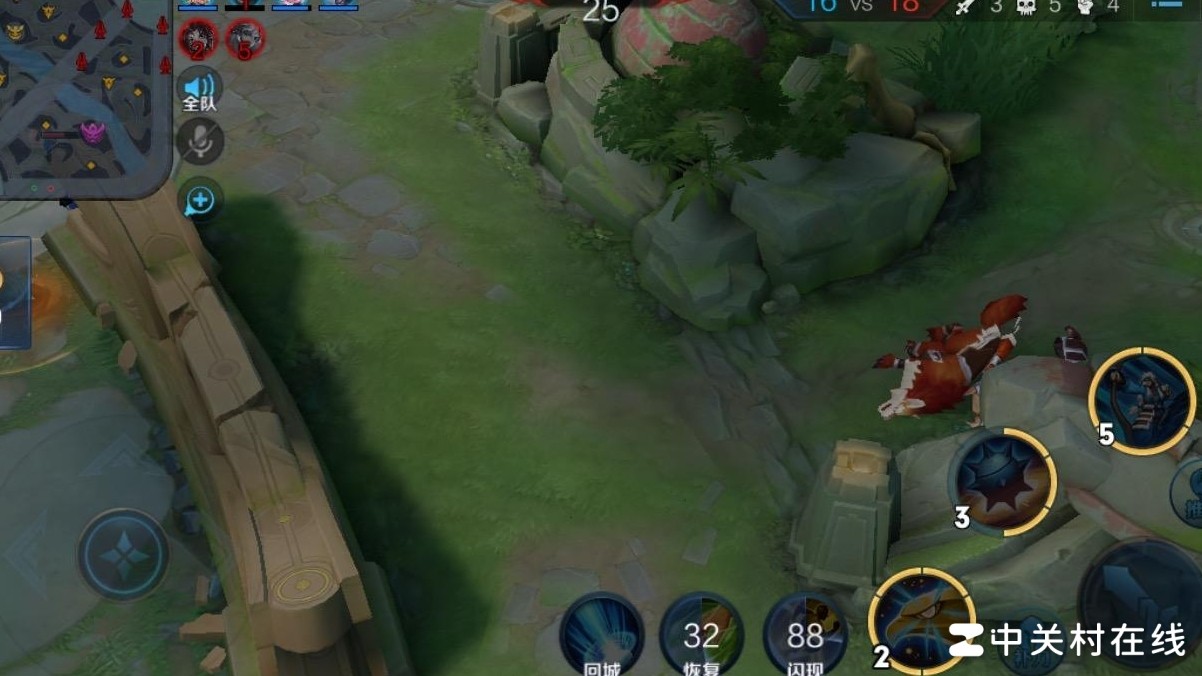Select the enemy portrait with respawn timer 5
The image size is (1202, 676).
(x=244, y=38)
